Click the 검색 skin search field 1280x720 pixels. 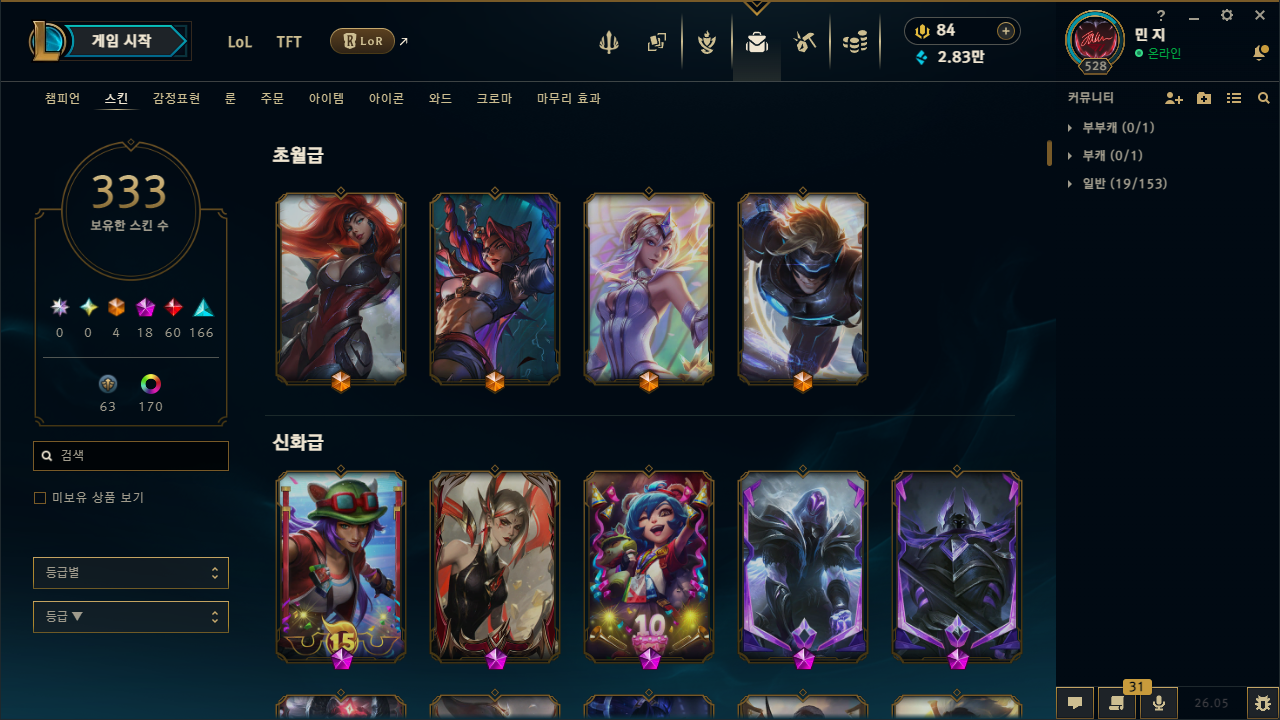[x=130, y=455]
